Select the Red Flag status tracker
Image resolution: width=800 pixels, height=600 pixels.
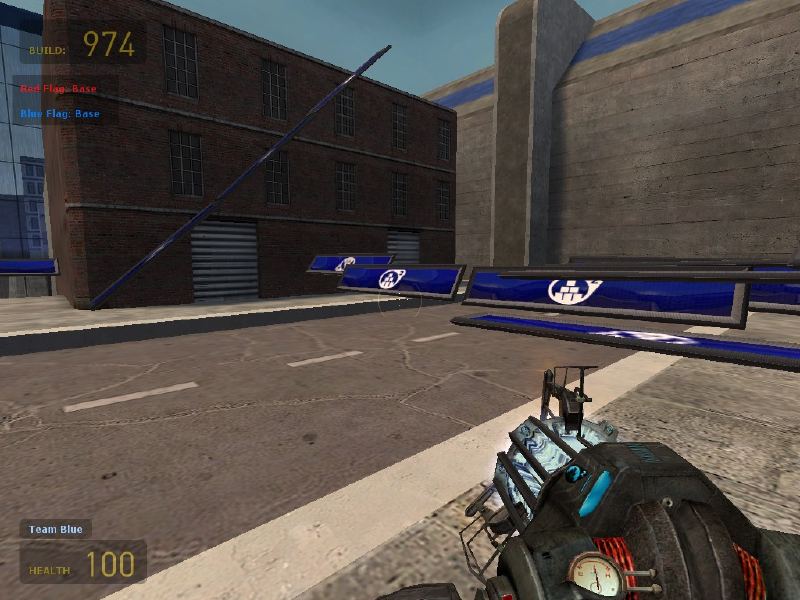pos(59,89)
